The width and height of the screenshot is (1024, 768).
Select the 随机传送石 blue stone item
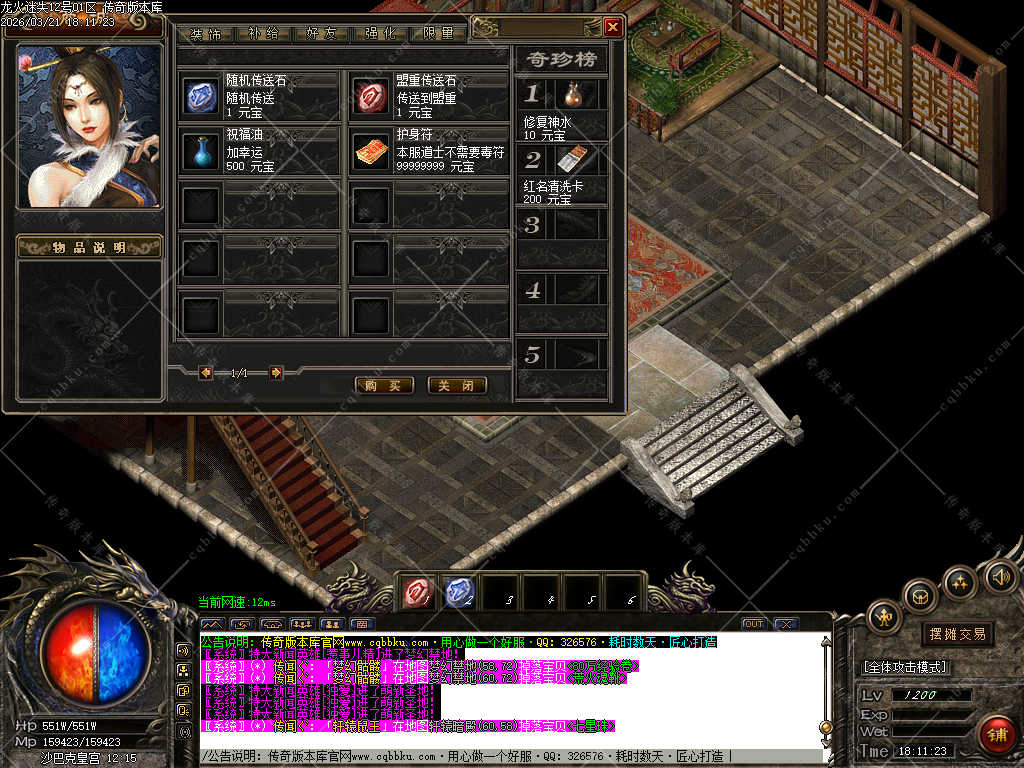[200, 96]
